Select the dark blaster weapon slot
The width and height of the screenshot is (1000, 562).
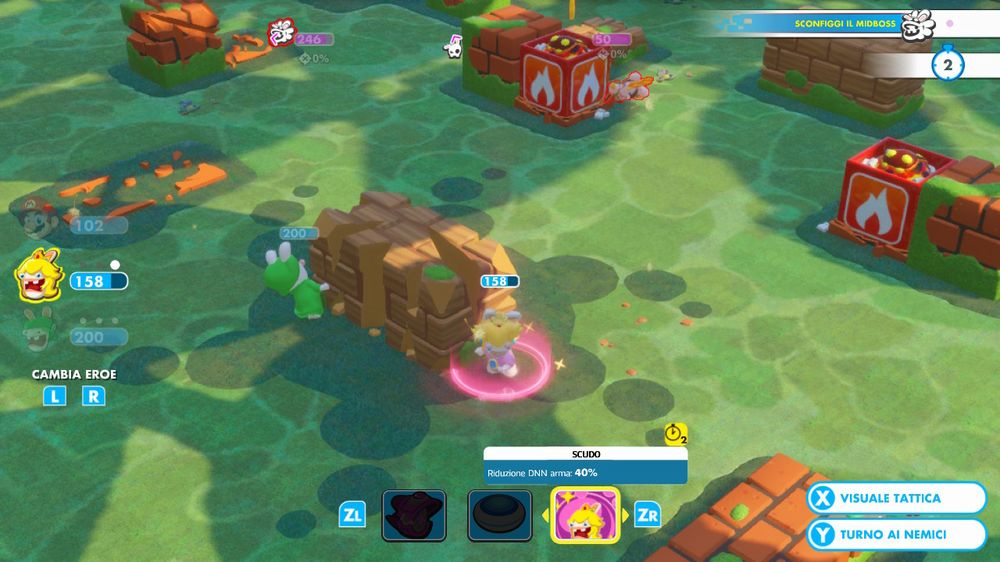413,515
